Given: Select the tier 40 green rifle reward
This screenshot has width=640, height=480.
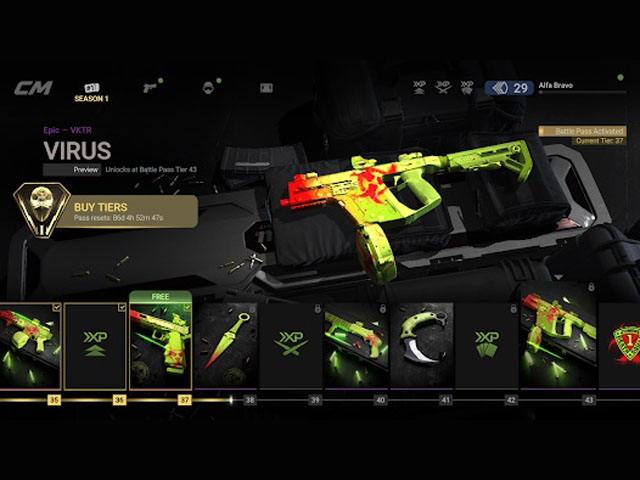Looking at the screenshot, I should pyautogui.click(x=356, y=345).
